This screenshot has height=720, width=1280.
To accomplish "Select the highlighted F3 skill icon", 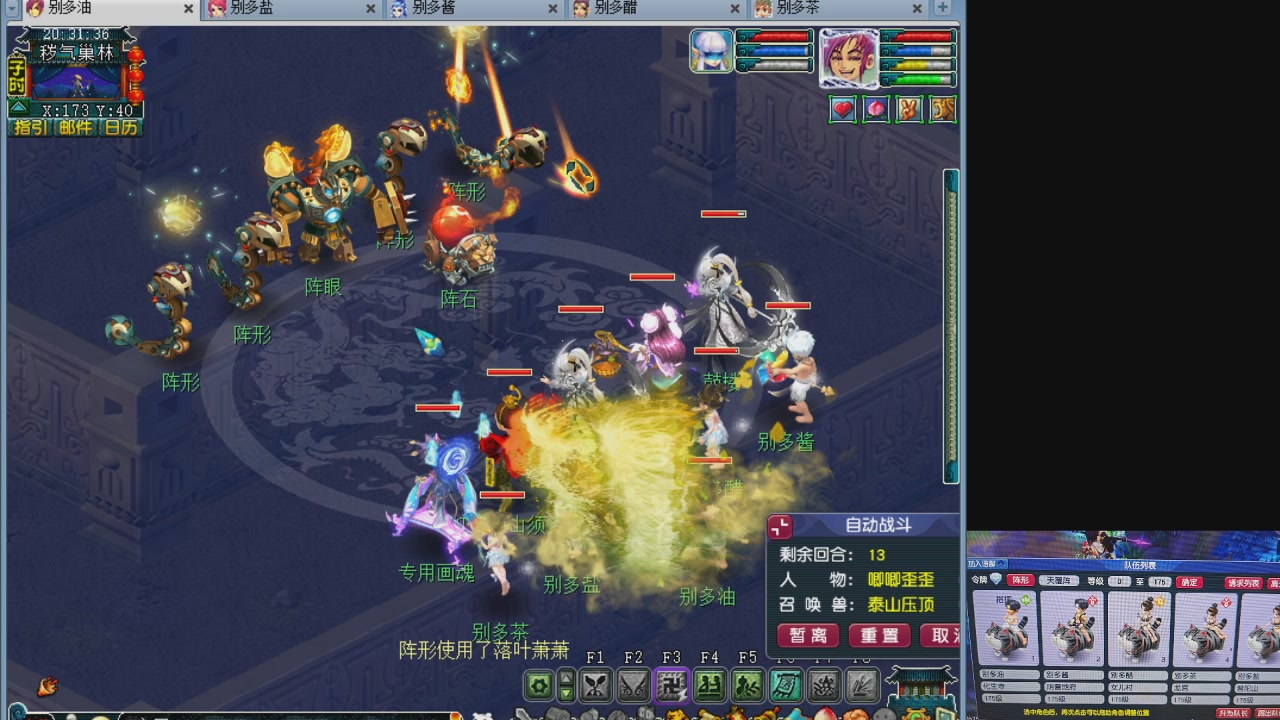I will [673, 685].
